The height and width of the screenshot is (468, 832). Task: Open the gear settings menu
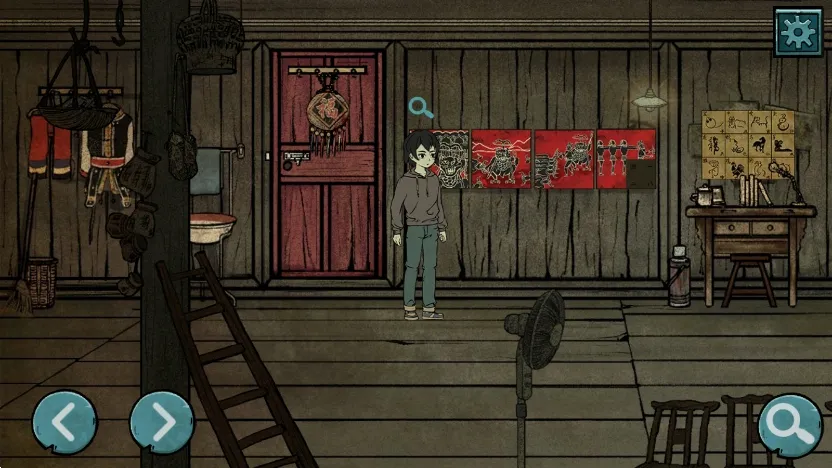(797, 32)
